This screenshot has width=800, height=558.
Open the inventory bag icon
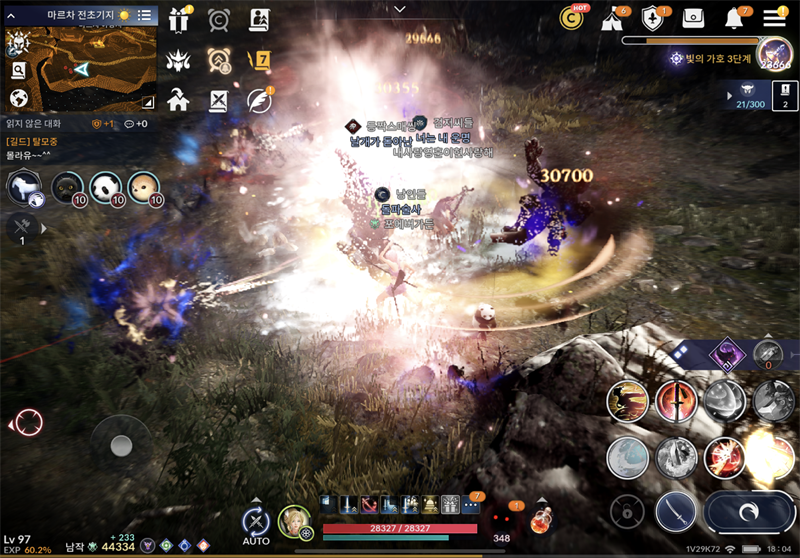pos(694,19)
